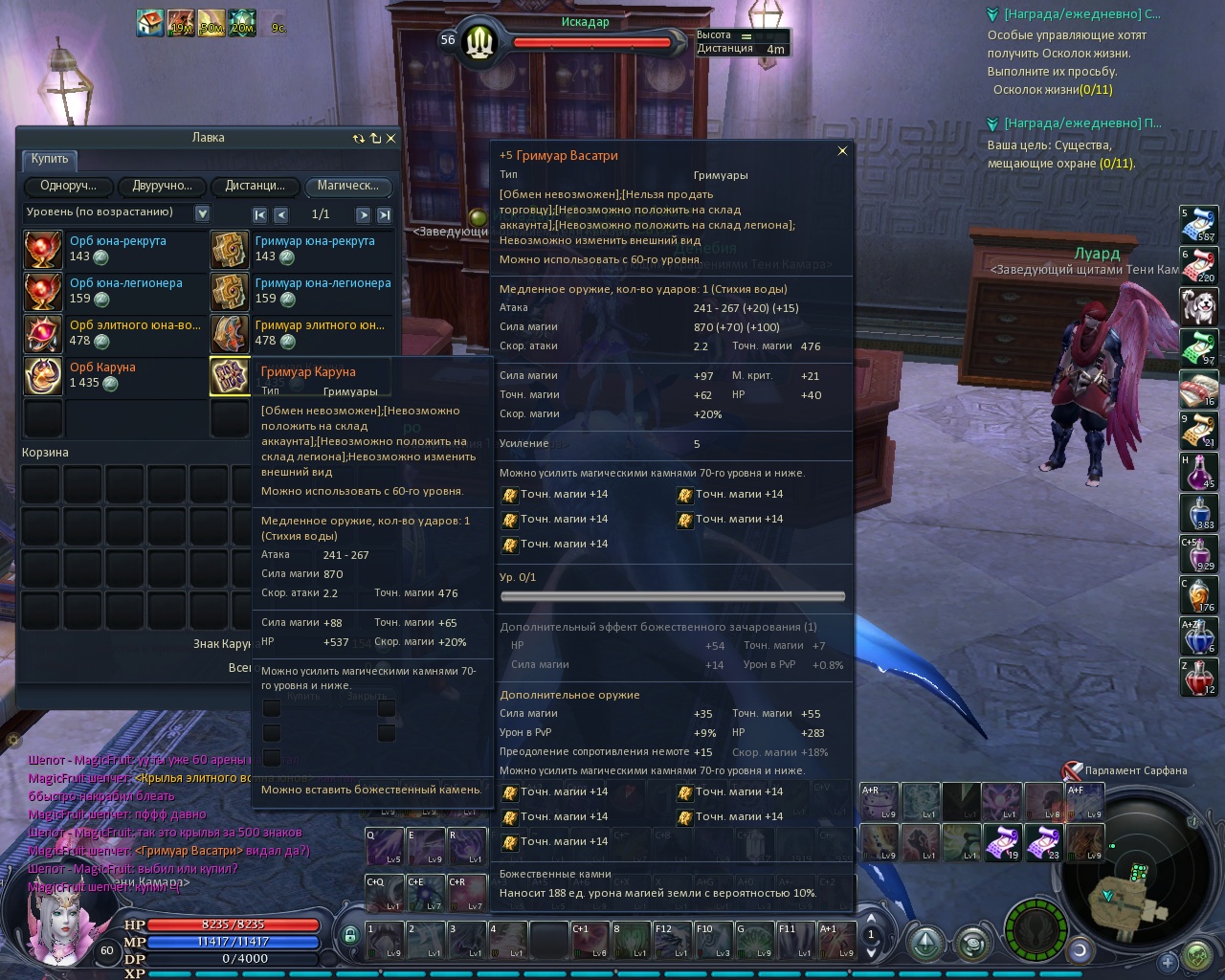Viewport: 1225px width, 980px height.
Task: Use the red potion quickslot
Action: (x=1200, y=678)
